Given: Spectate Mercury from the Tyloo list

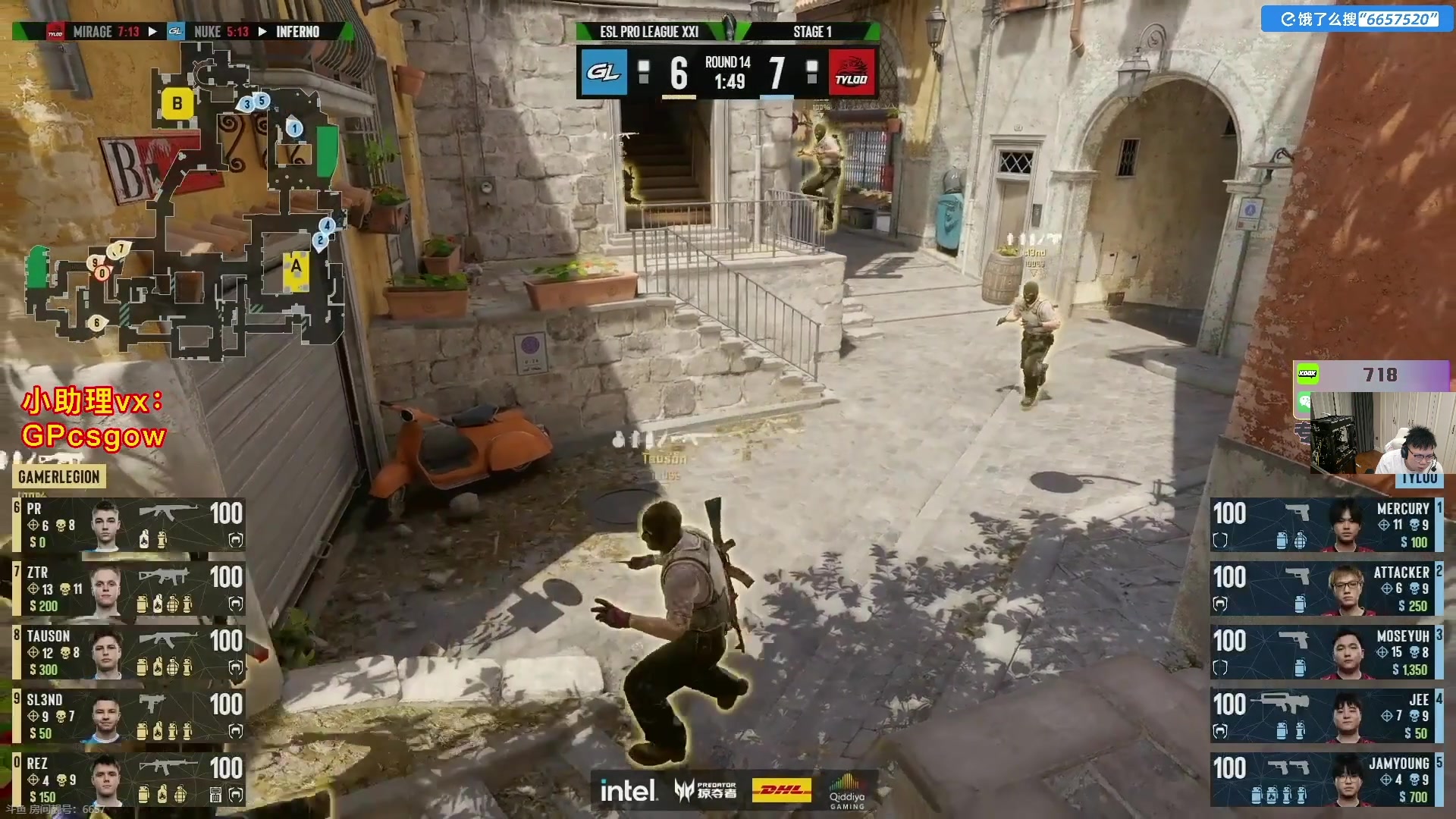Looking at the screenshot, I should tap(1326, 525).
